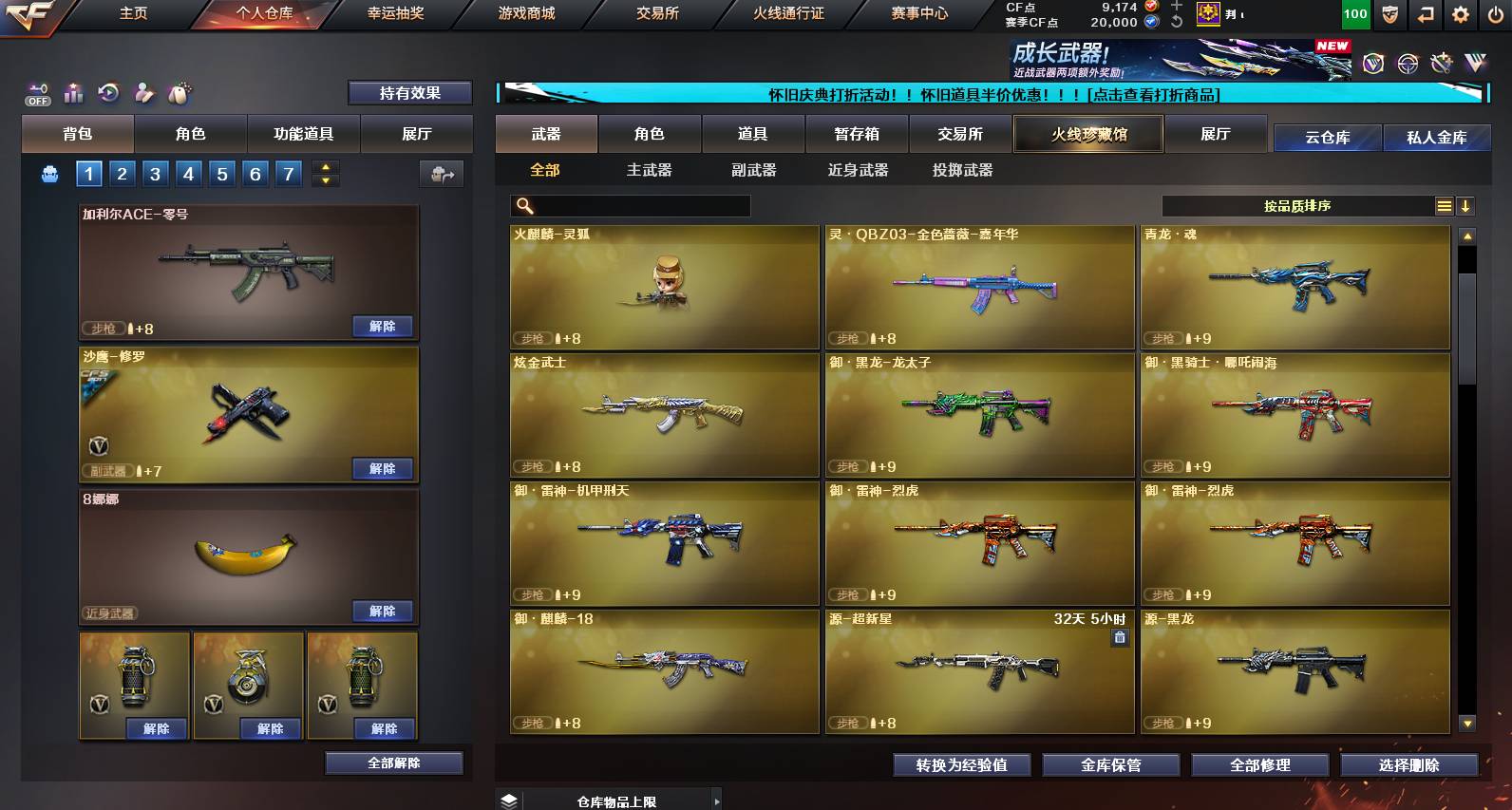Switch to backpack slot 3
The width and height of the screenshot is (1512, 810).
(x=154, y=174)
